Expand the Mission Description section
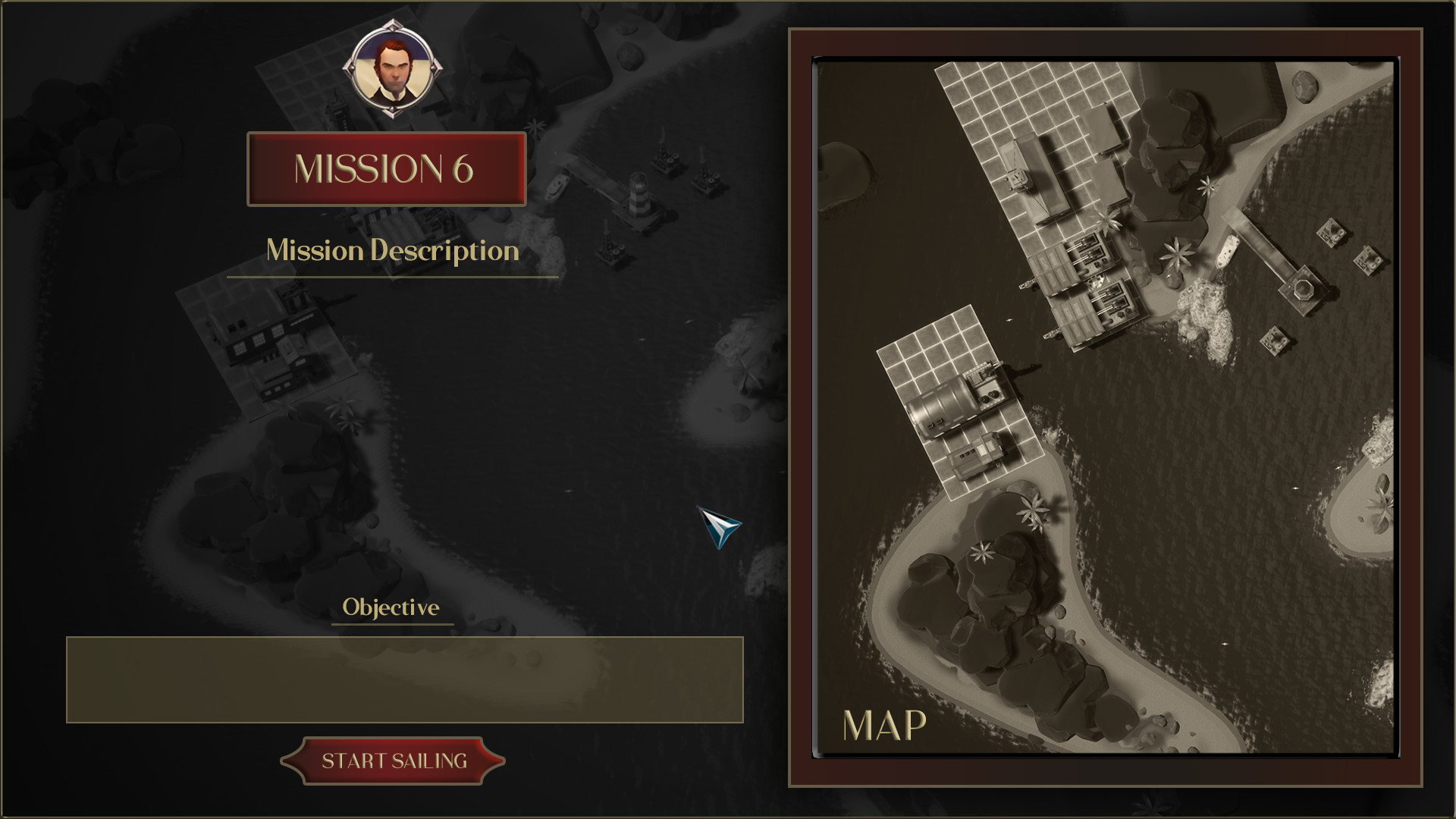Image resolution: width=1456 pixels, height=819 pixels. click(x=392, y=251)
